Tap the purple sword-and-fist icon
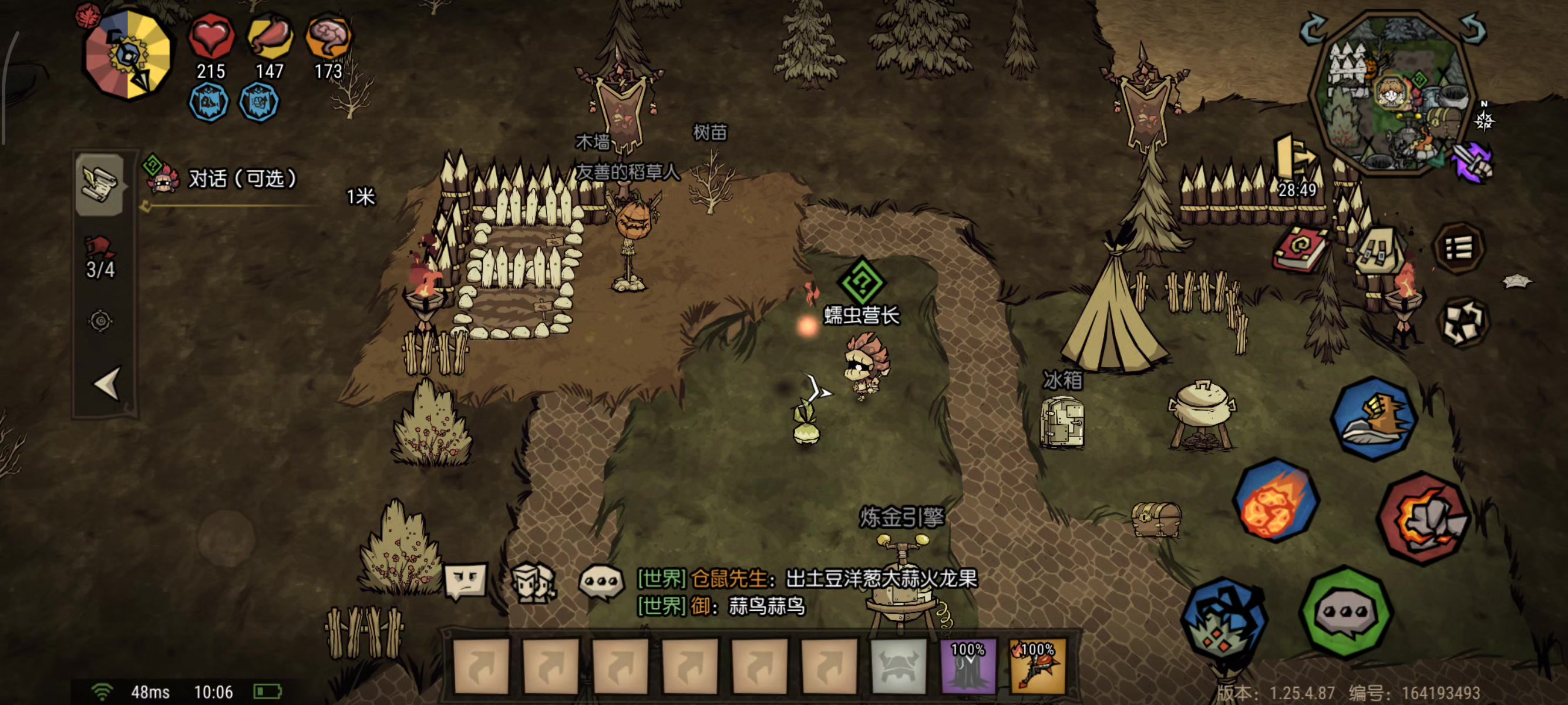The width and height of the screenshot is (1568, 705). coord(1472,161)
